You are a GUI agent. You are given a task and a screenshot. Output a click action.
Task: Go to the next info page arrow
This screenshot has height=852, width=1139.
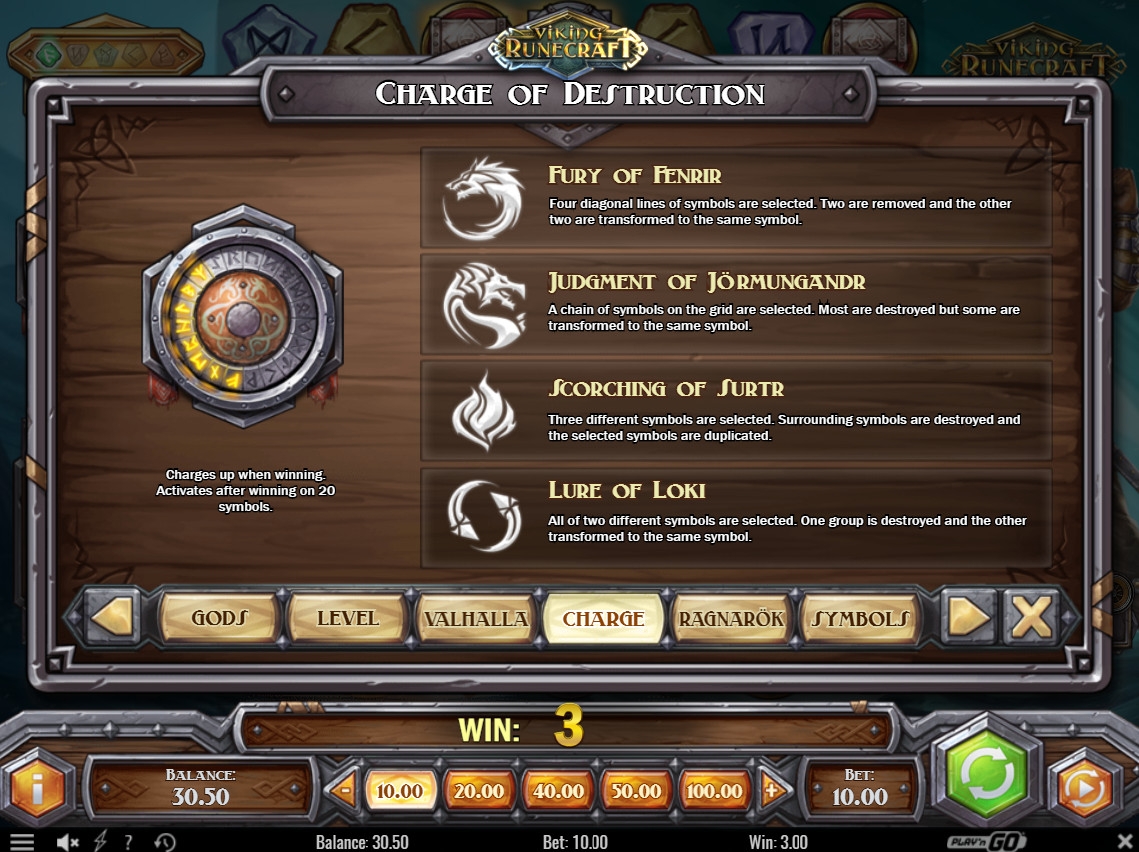(x=968, y=617)
